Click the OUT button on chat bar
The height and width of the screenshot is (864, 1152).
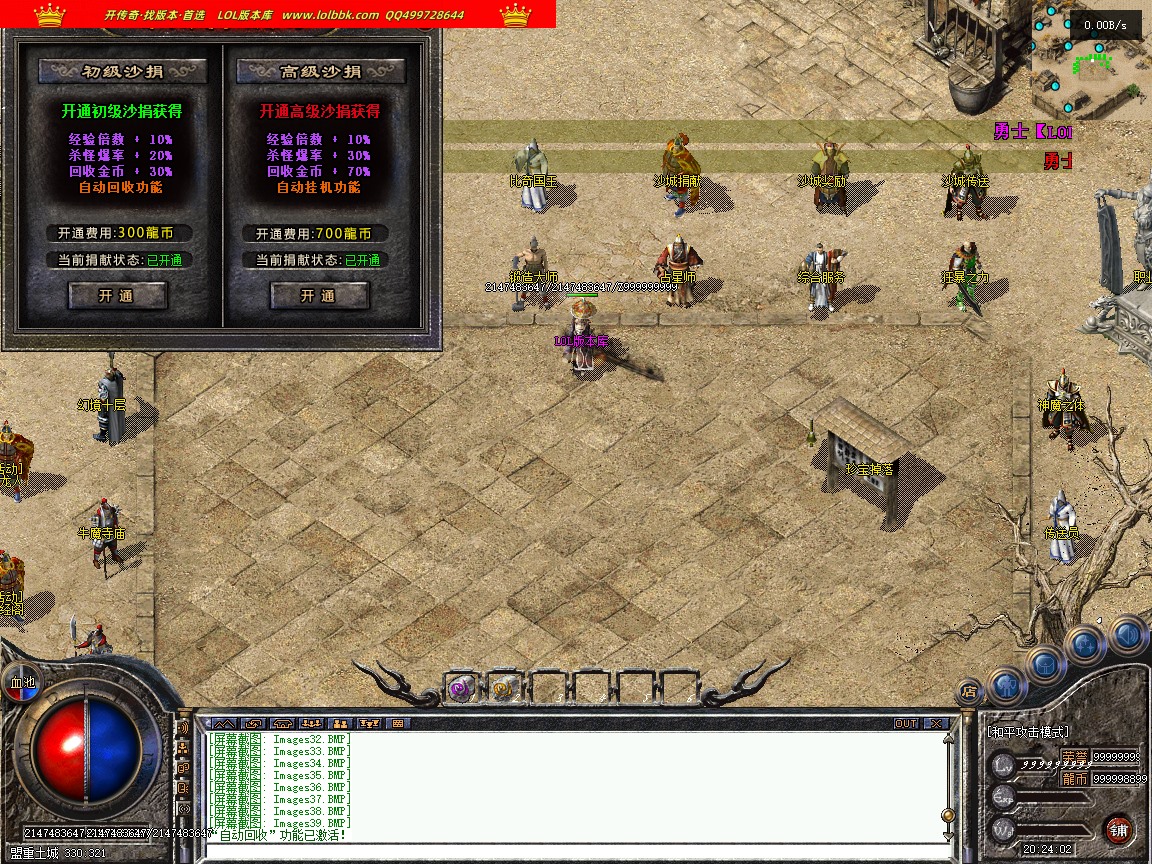pos(905,723)
